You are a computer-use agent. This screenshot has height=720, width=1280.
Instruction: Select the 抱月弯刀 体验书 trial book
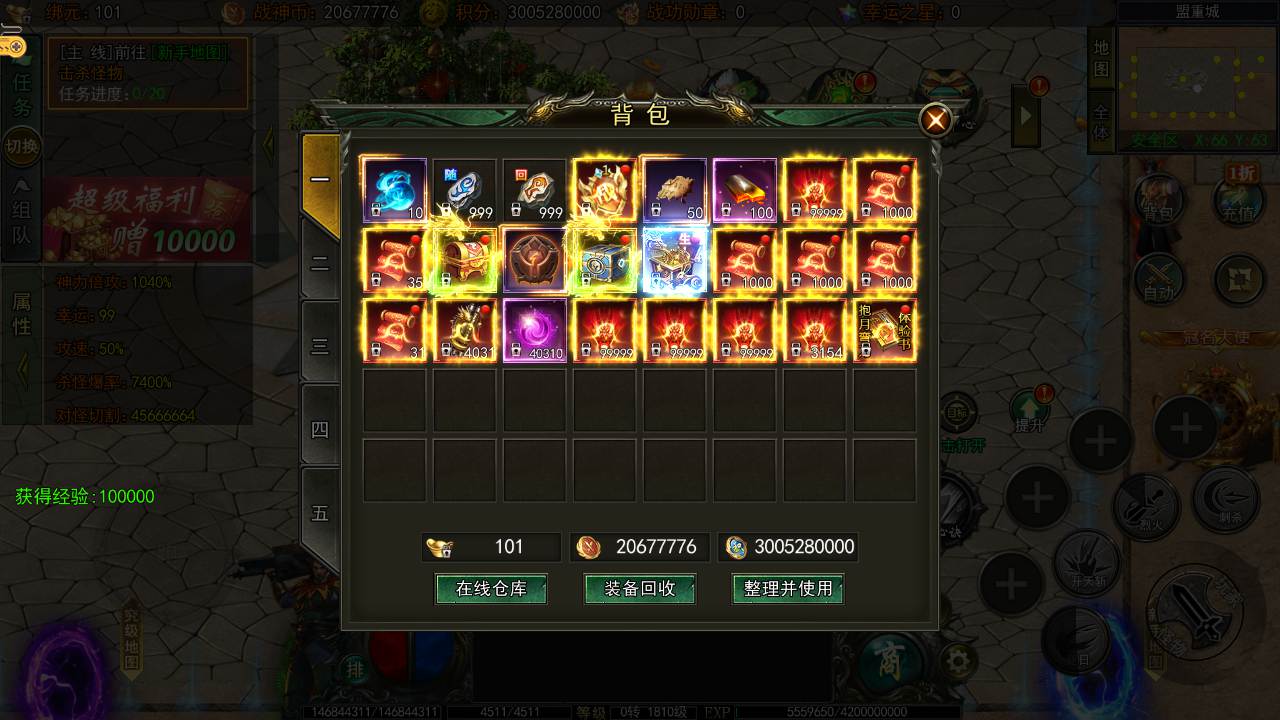[885, 330]
